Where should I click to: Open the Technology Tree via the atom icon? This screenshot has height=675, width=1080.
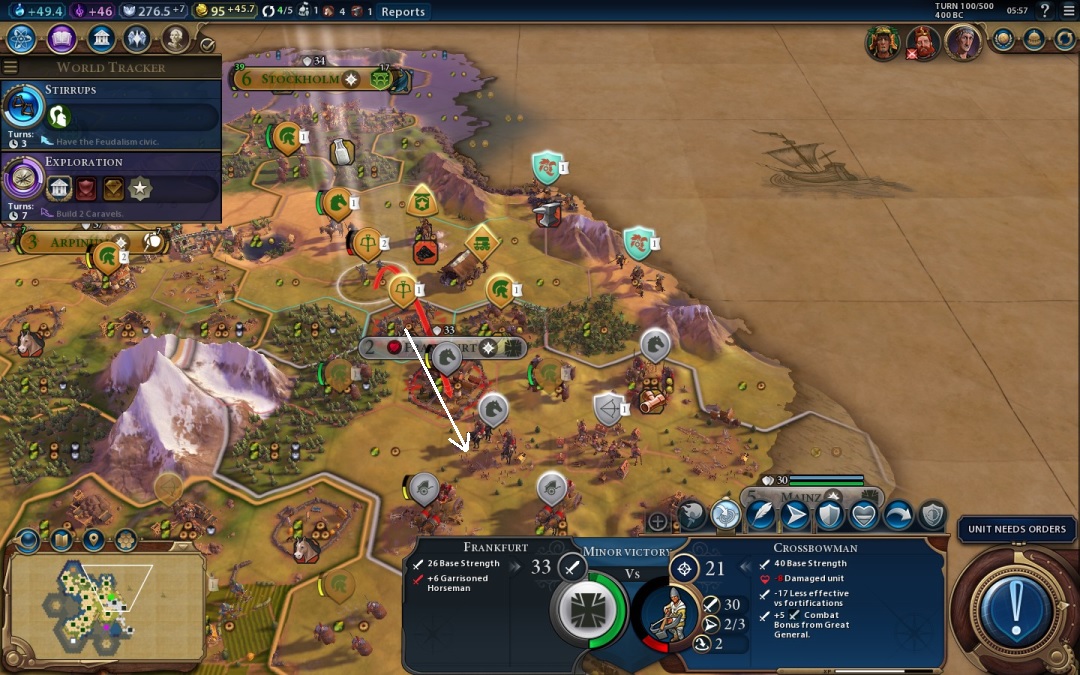pos(23,39)
